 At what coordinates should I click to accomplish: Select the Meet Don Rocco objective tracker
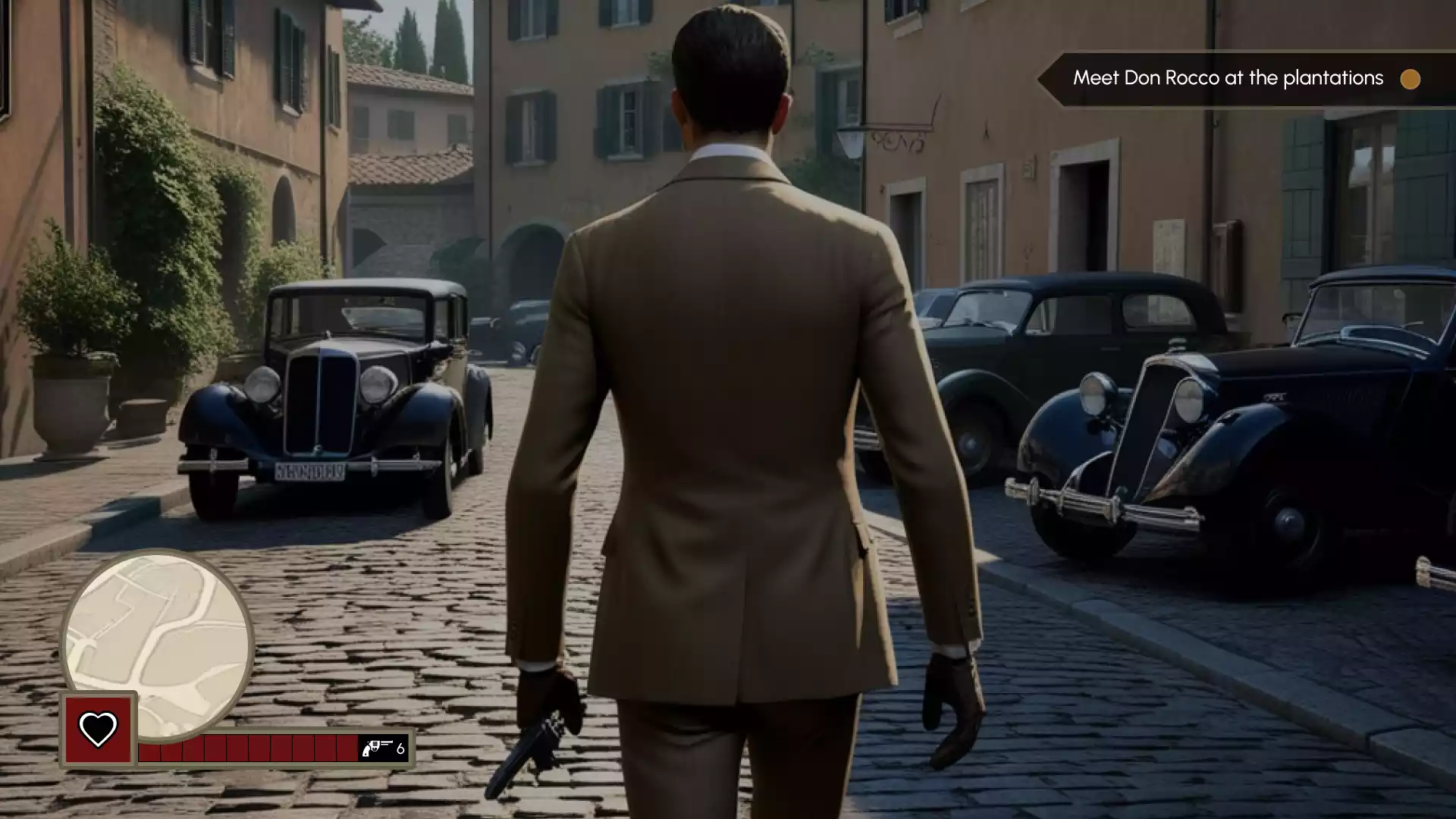coord(1227,78)
